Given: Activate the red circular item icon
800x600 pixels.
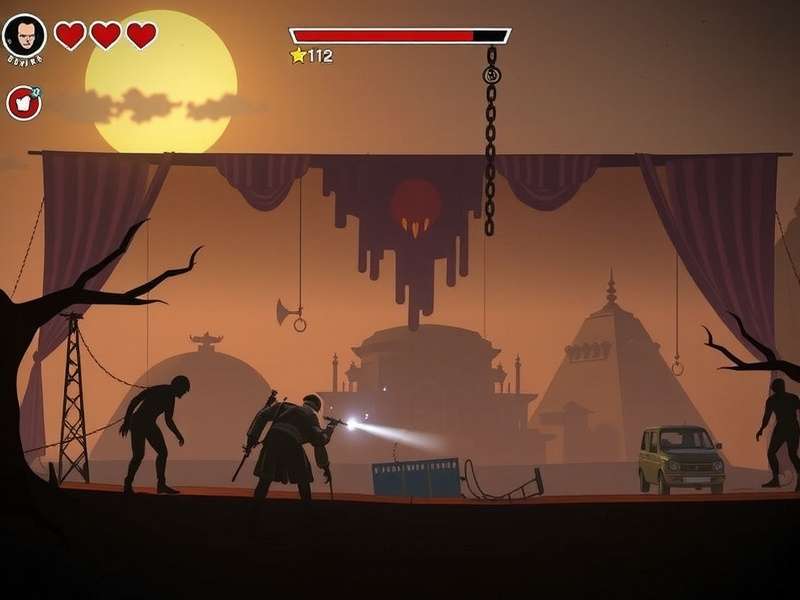Looking at the screenshot, I should click(x=23, y=102).
